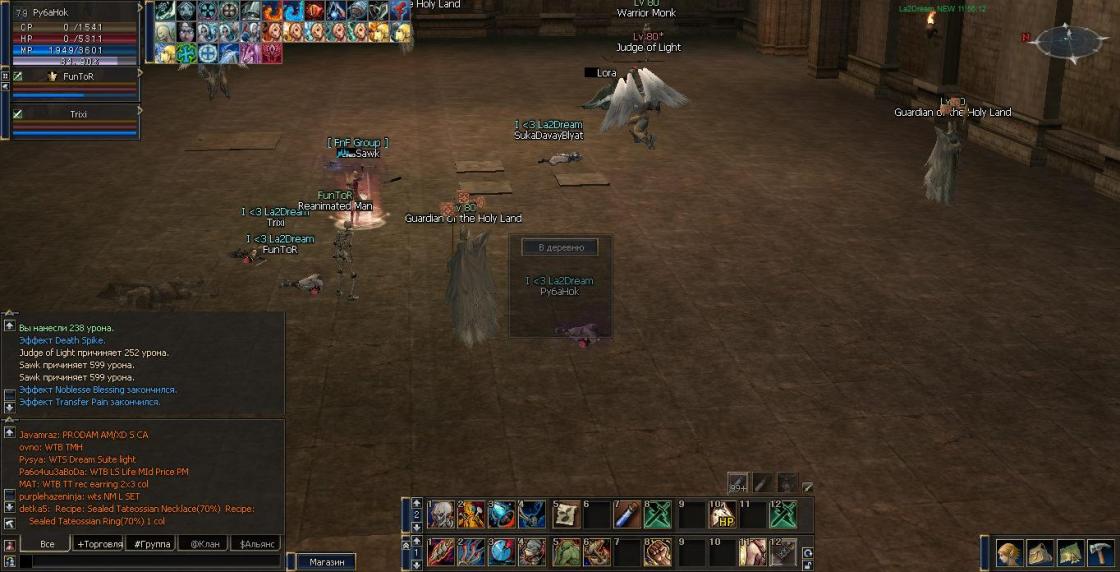Screen dimensions: 1120x572
Task: Open the Магазин shop button
Action: (x=326, y=562)
